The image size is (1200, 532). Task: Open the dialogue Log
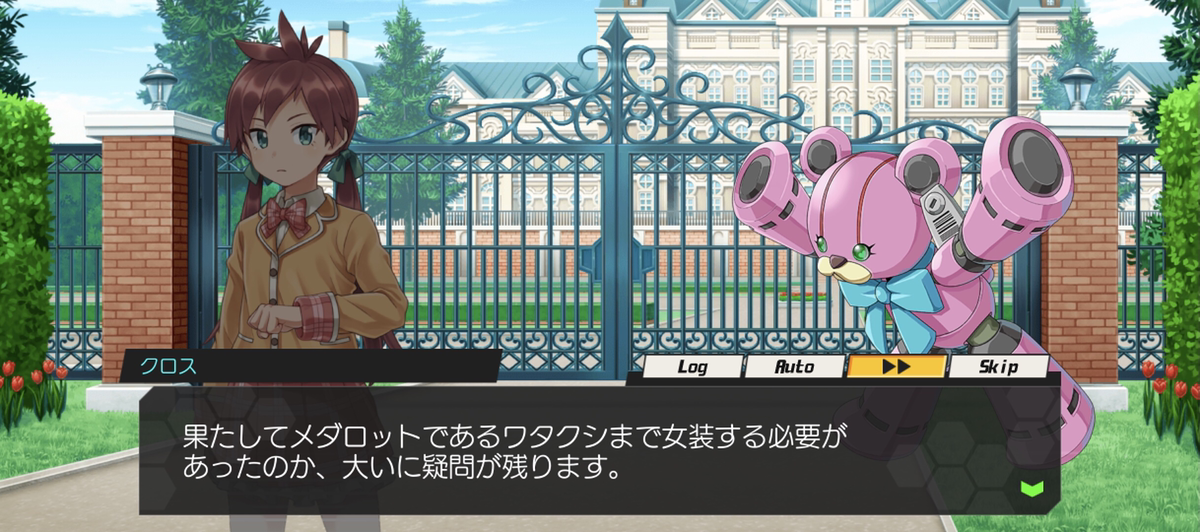(692, 367)
